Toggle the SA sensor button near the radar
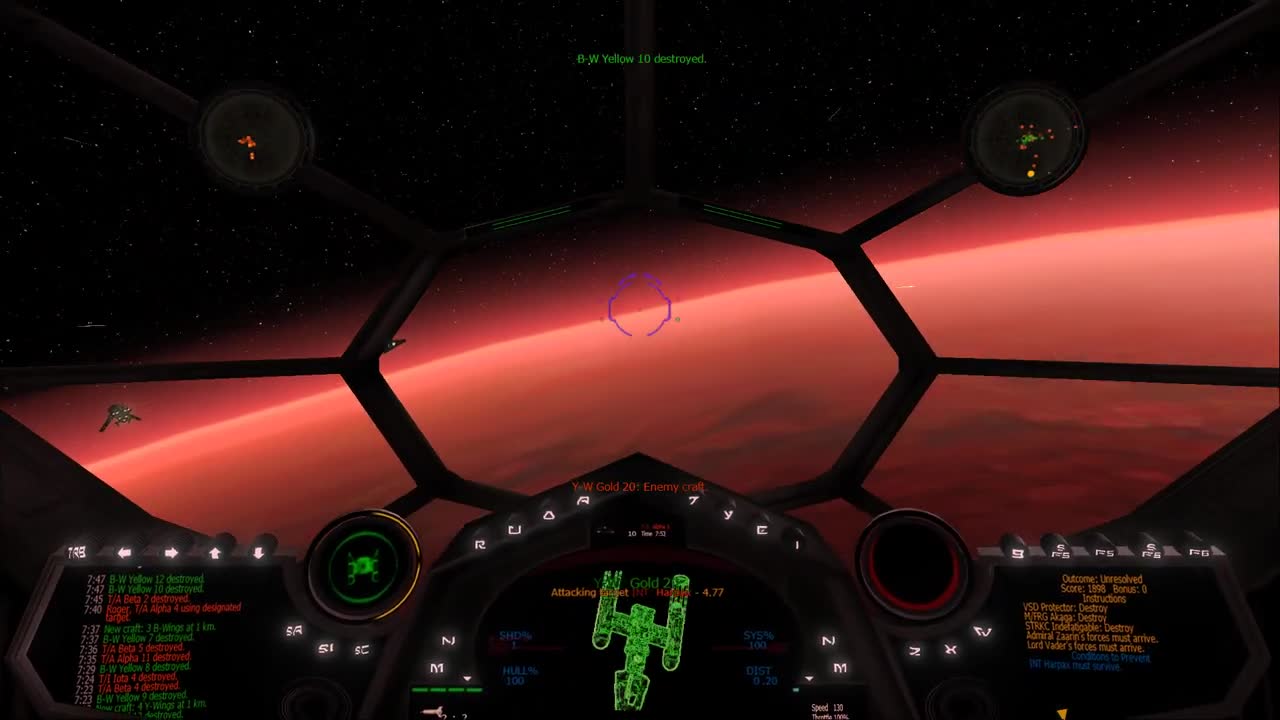 294,630
